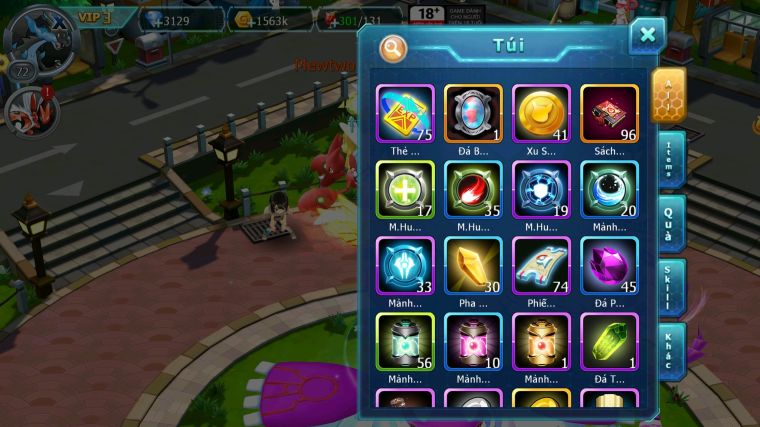This screenshot has height=427, width=760.
Task: Open the bag search magnifier
Action: (394, 47)
